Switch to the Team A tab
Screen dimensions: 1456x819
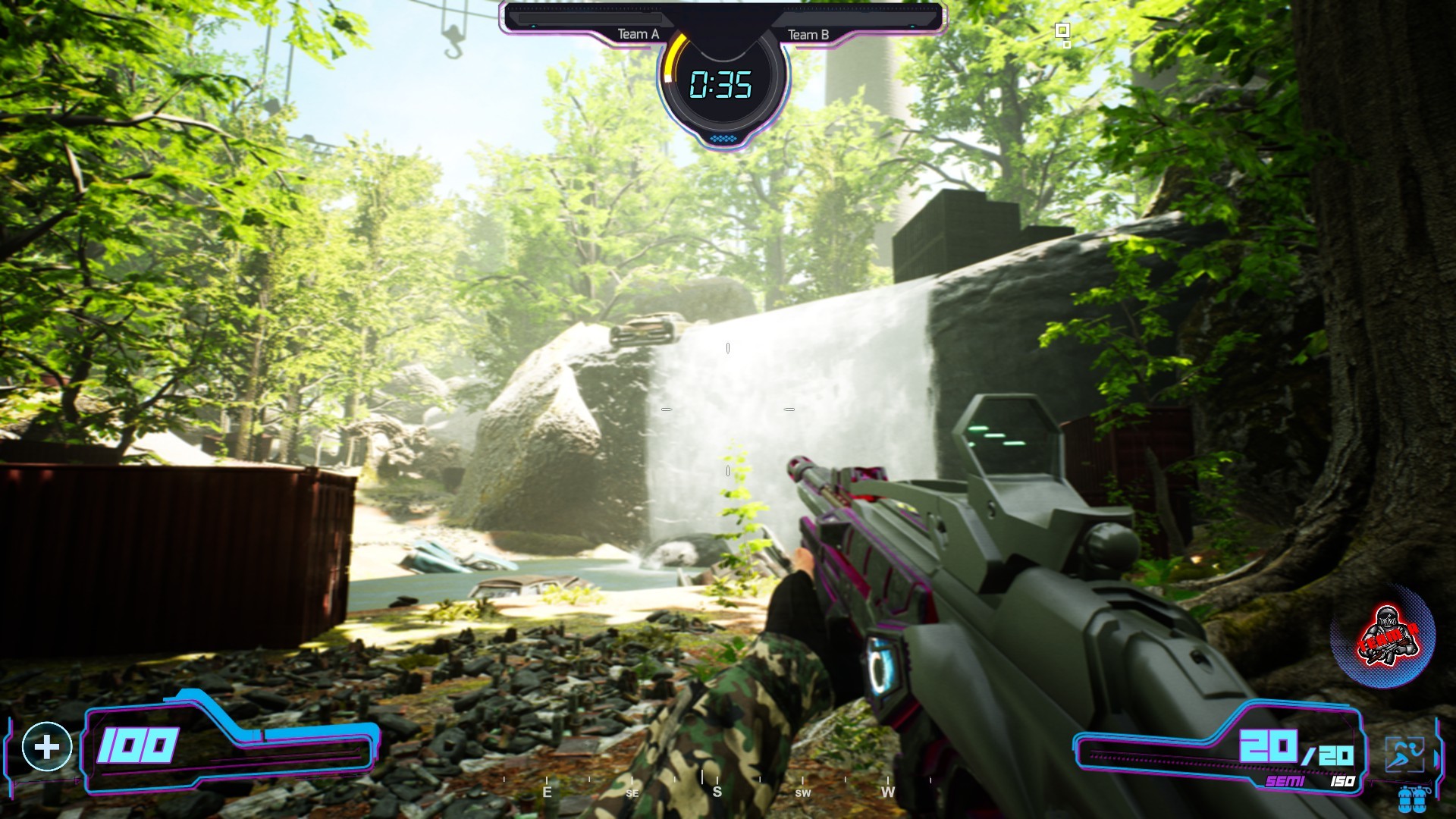tap(639, 33)
